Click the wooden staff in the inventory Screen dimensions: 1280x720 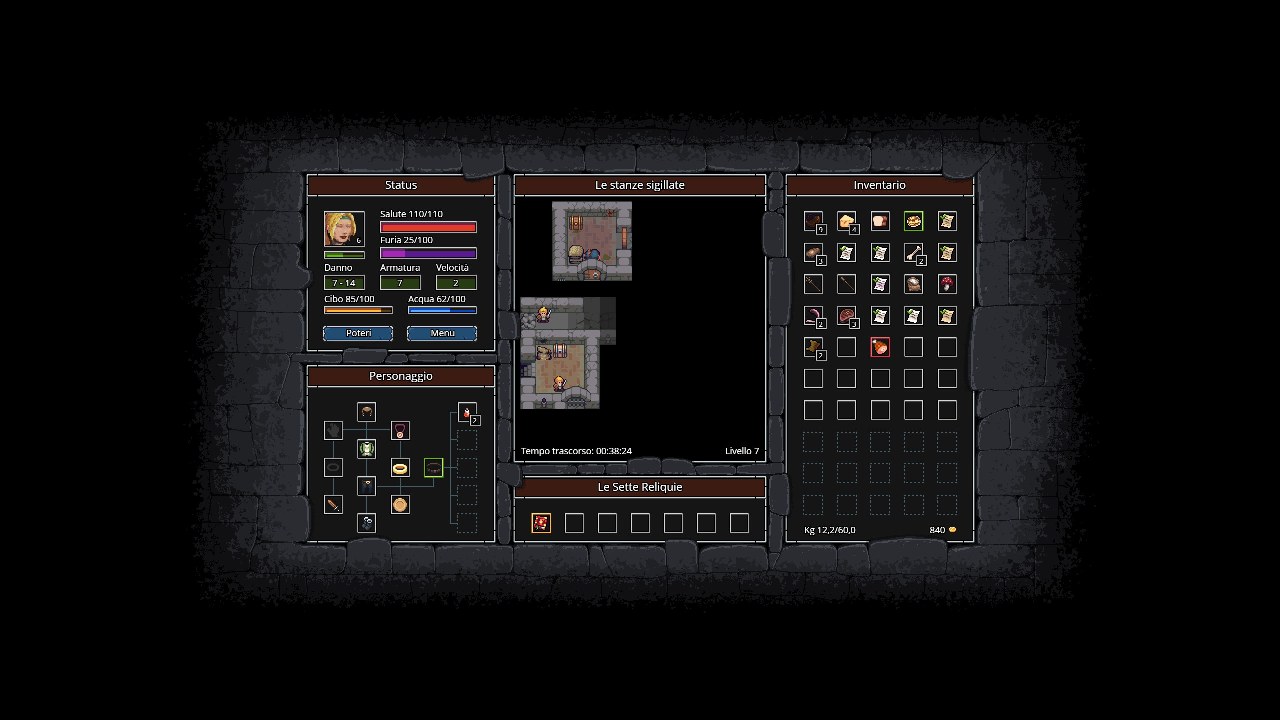click(x=813, y=284)
